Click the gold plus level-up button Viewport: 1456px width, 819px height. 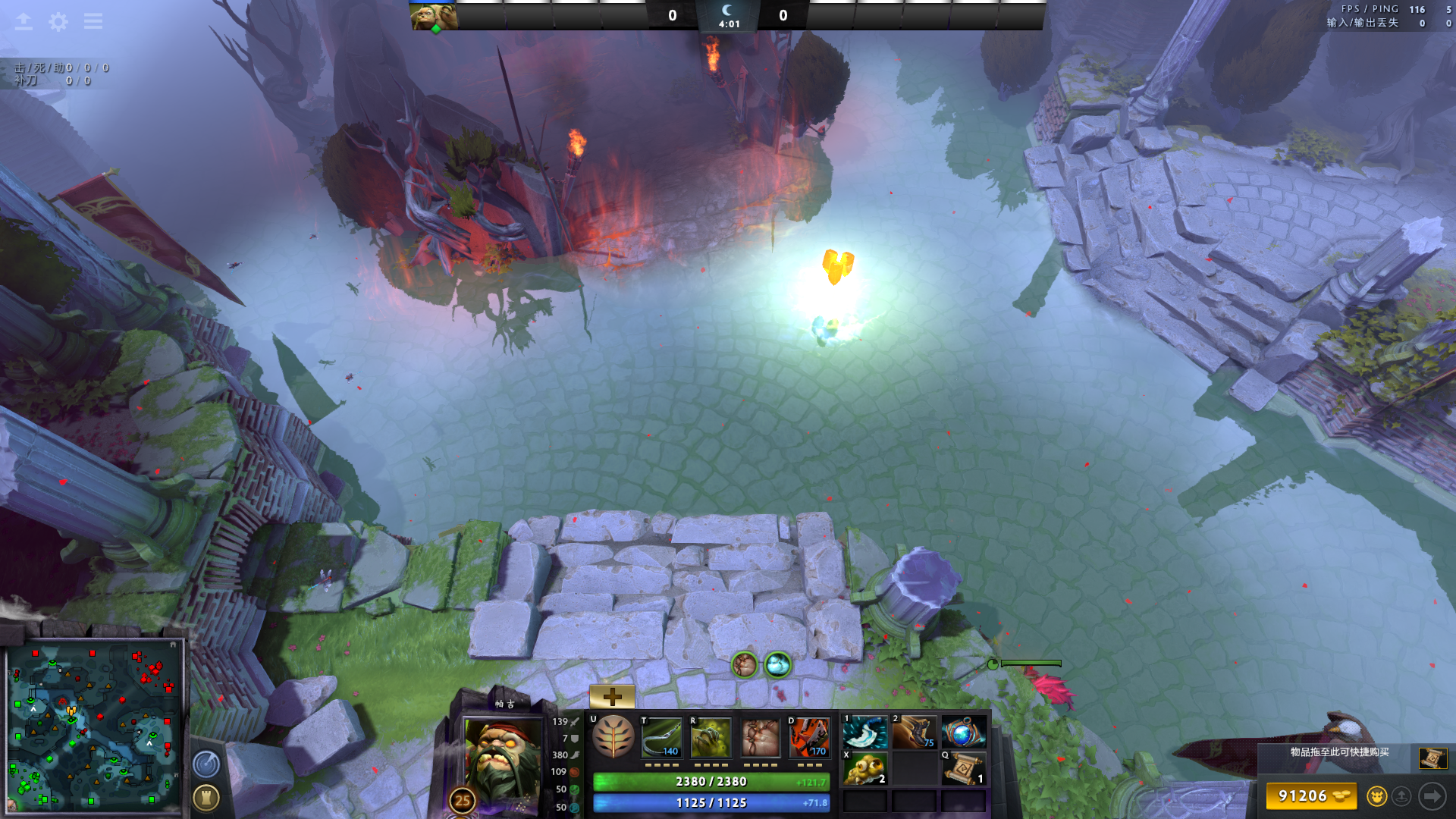pyautogui.click(x=612, y=696)
